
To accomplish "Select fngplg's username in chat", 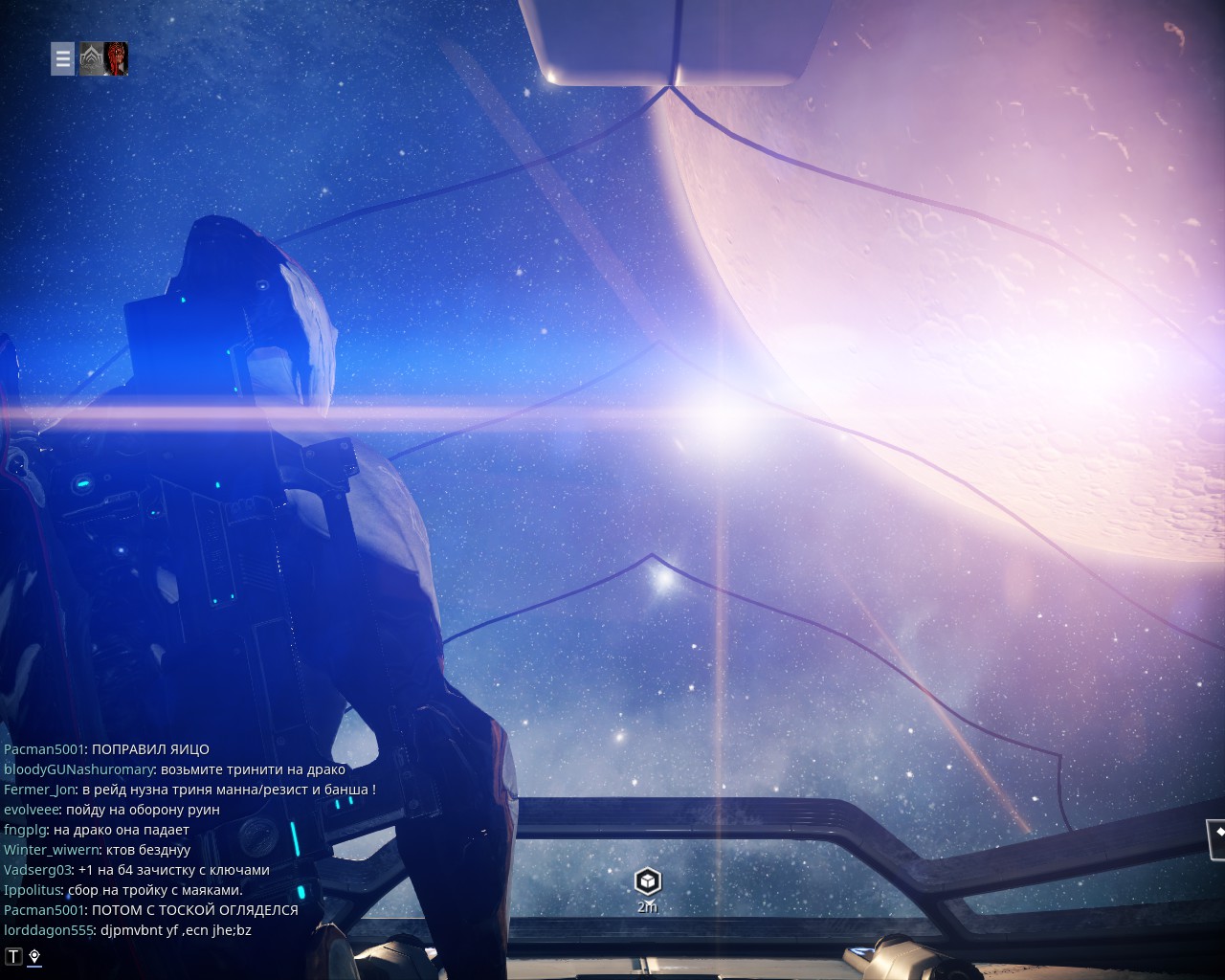I will click(x=25, y=830).
